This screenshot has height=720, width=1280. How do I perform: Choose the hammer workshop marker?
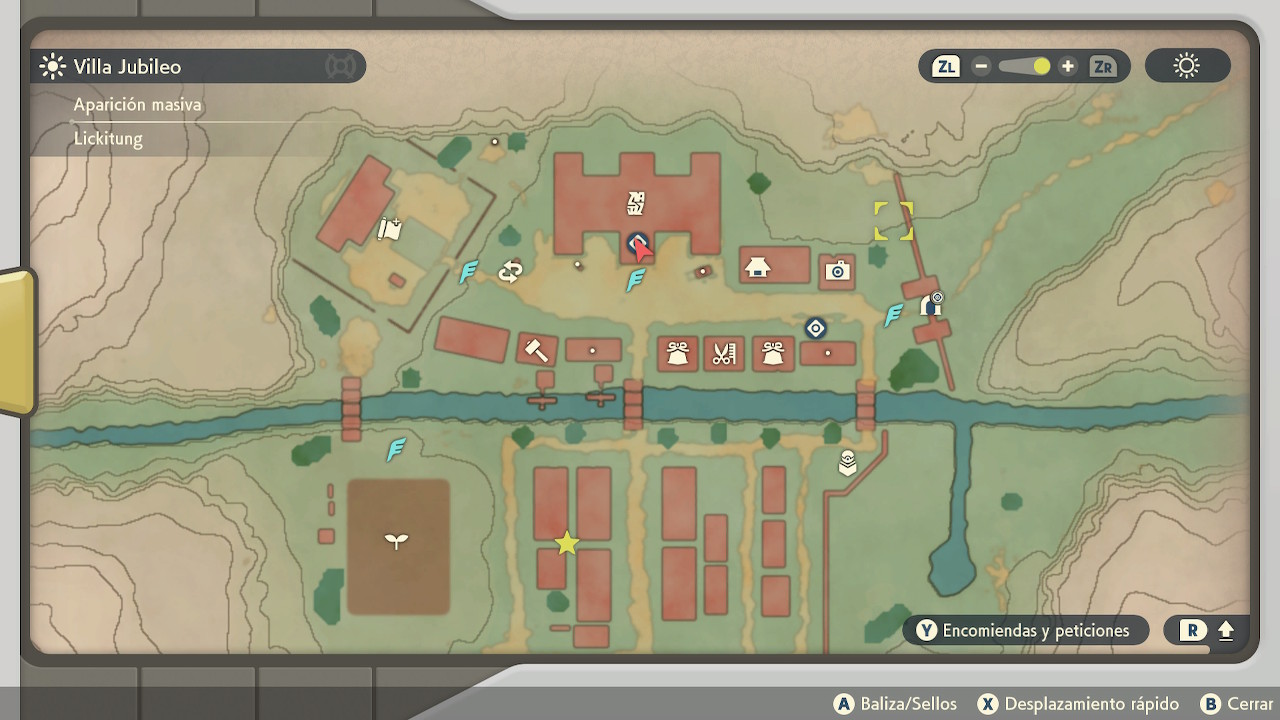[536, 350]
